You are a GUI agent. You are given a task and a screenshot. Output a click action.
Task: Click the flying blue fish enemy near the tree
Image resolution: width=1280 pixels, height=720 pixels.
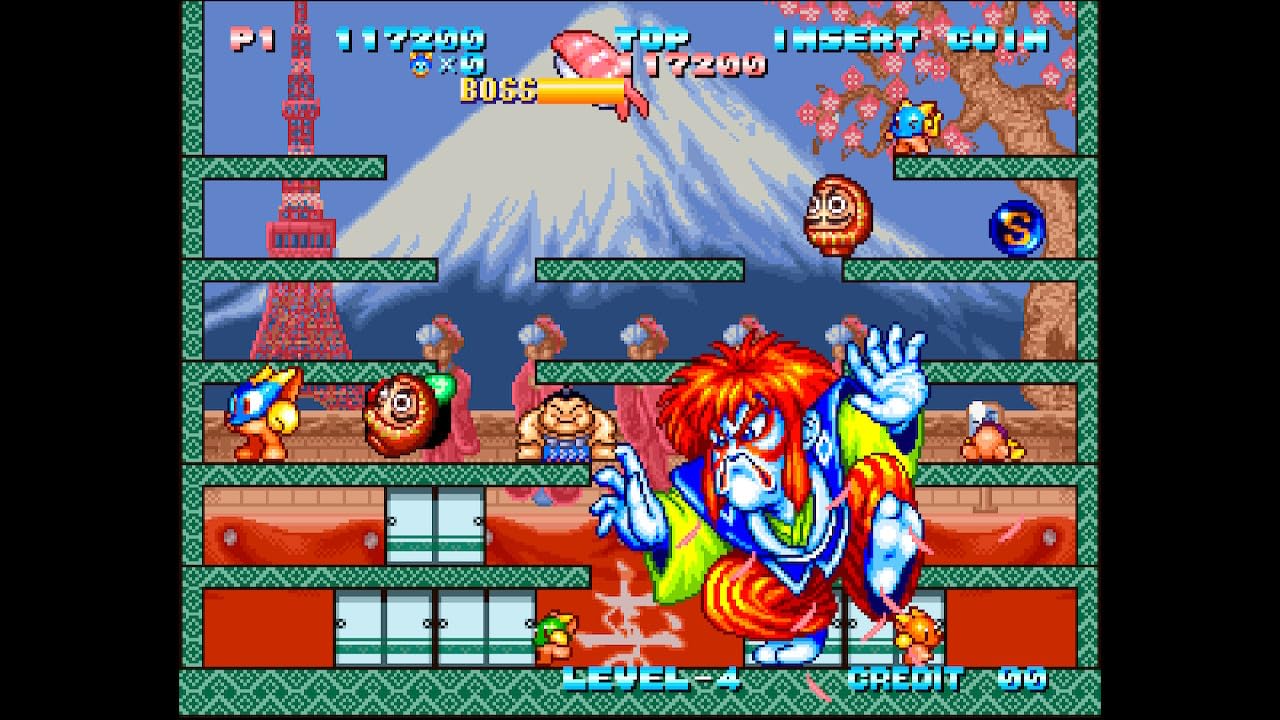click(913, 127)
